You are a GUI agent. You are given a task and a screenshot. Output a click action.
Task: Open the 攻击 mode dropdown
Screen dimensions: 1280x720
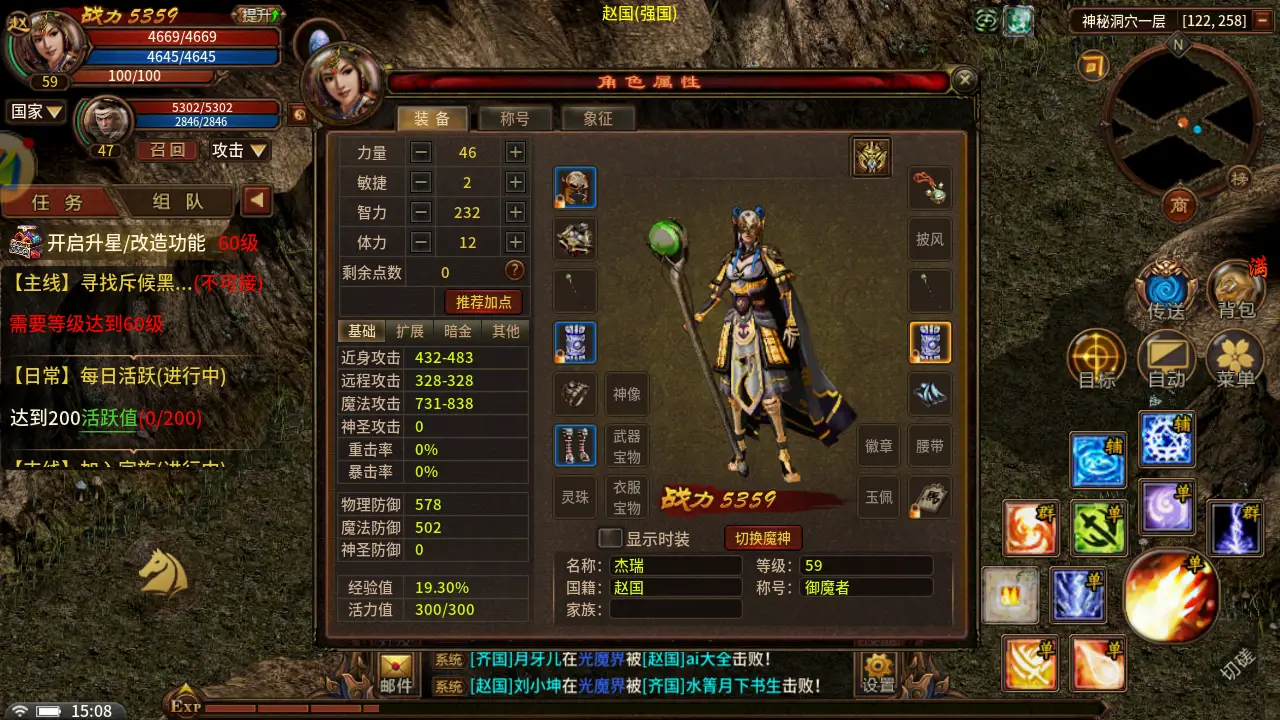(240, 150)
